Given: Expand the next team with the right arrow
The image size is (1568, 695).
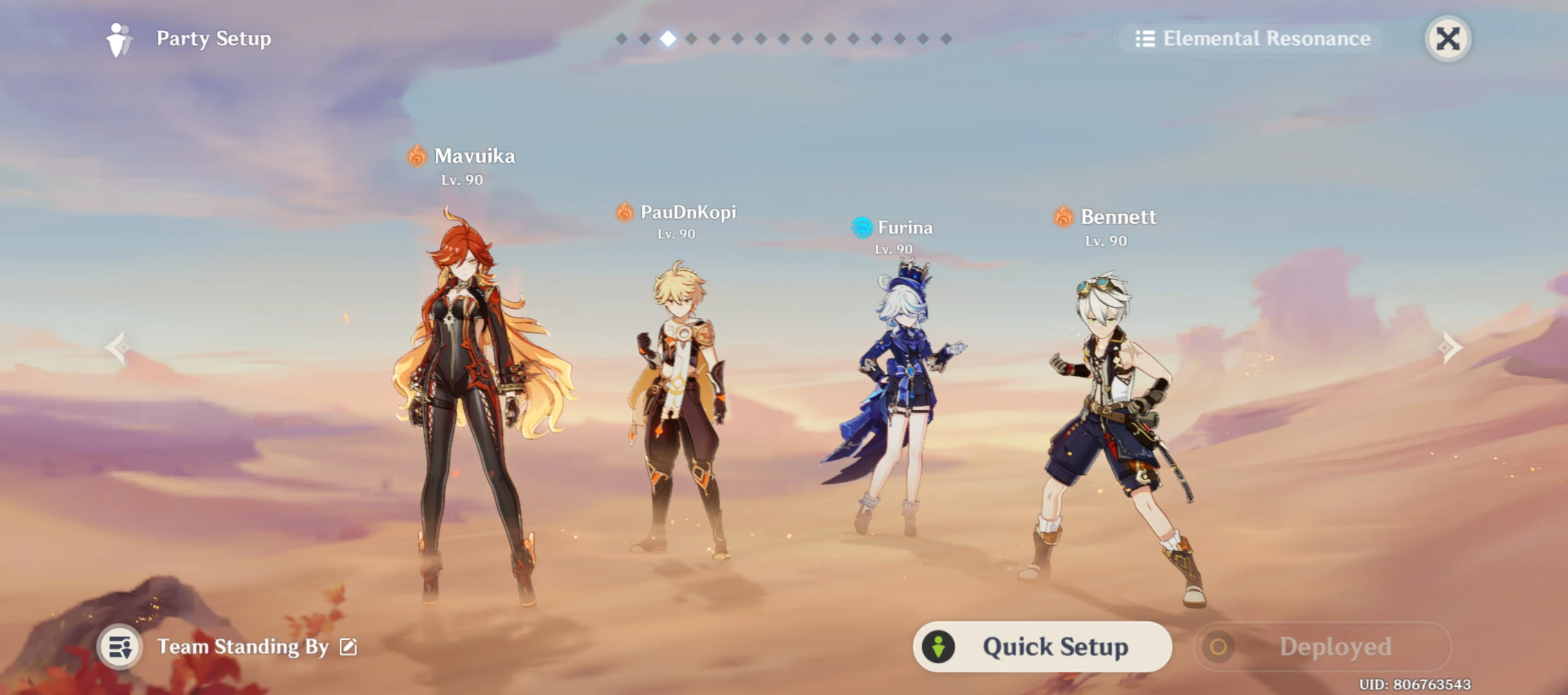Looking at the screenshot, I should pos(1450,347).
